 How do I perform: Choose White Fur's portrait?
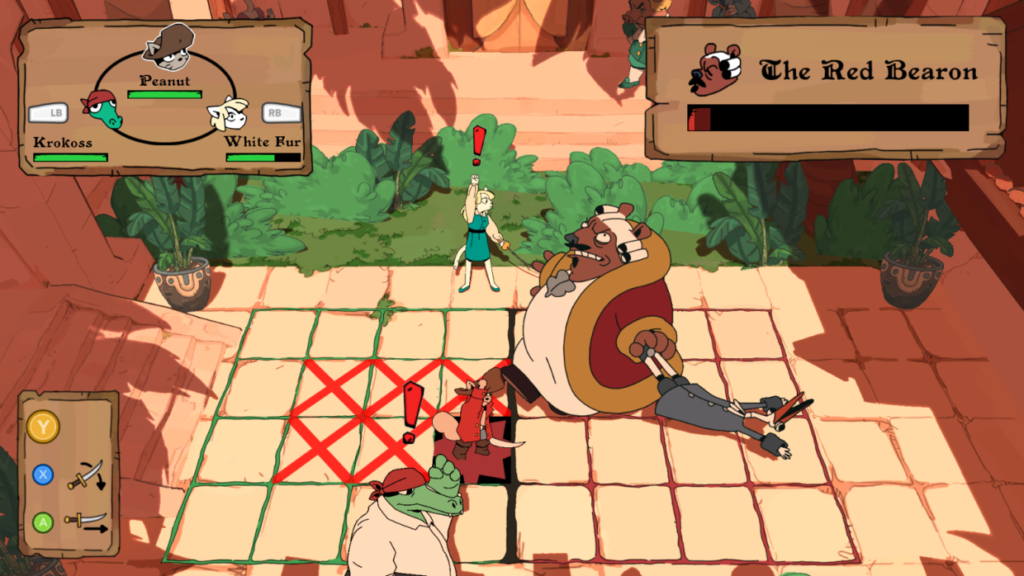tap(228, 113)
